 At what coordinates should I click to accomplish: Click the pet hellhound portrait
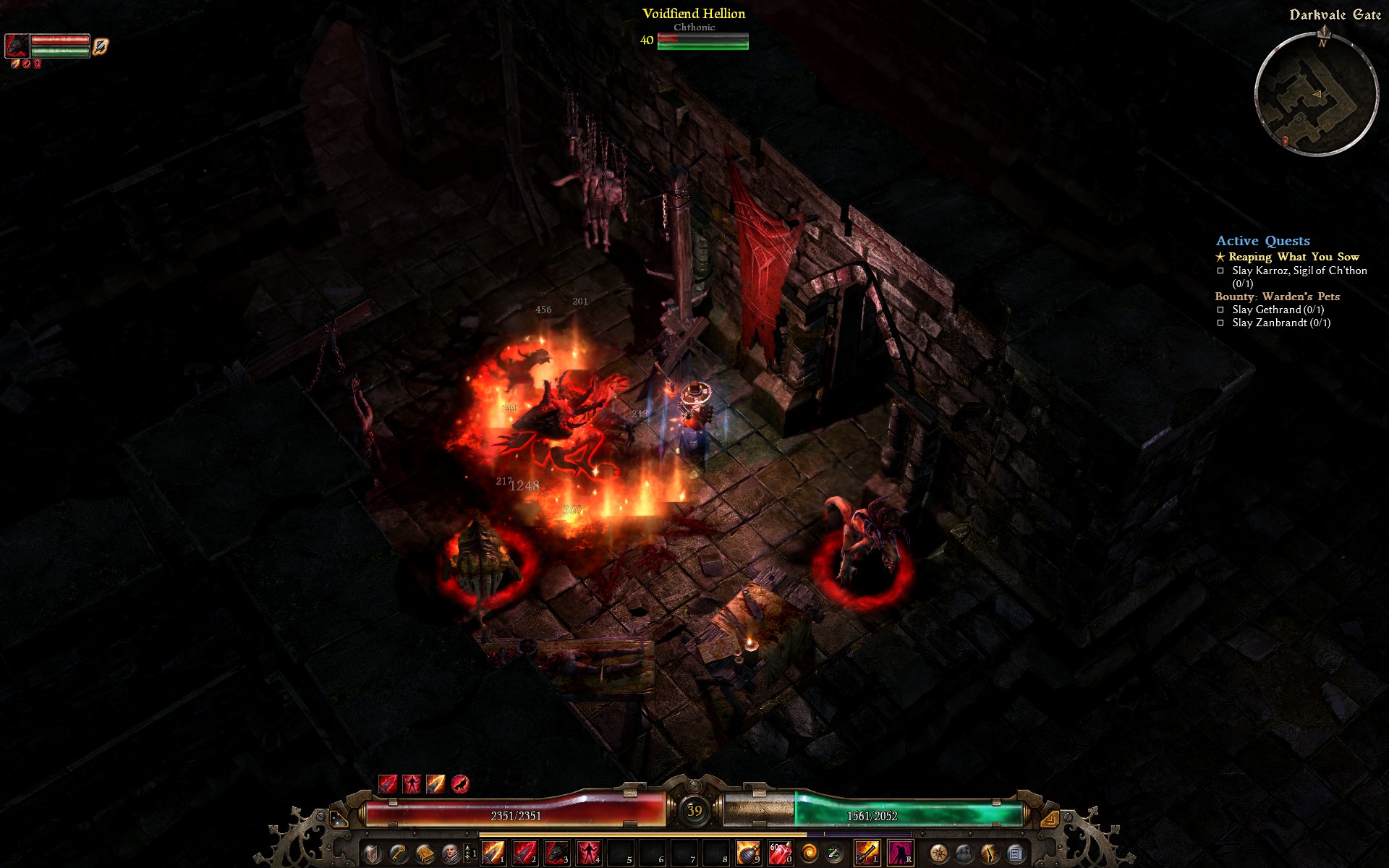coord(17,45)
